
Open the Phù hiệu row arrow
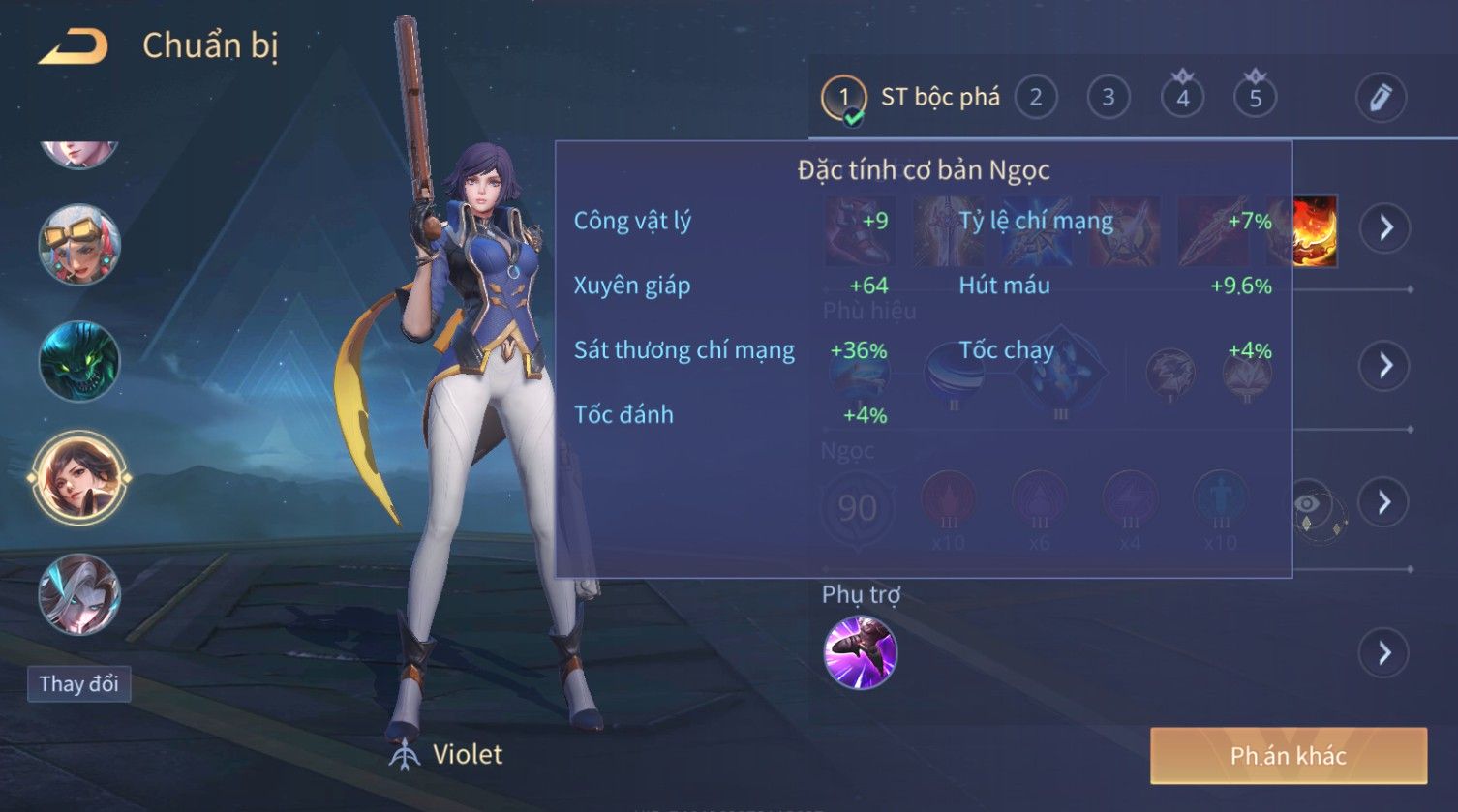[x=1385, y=365]
